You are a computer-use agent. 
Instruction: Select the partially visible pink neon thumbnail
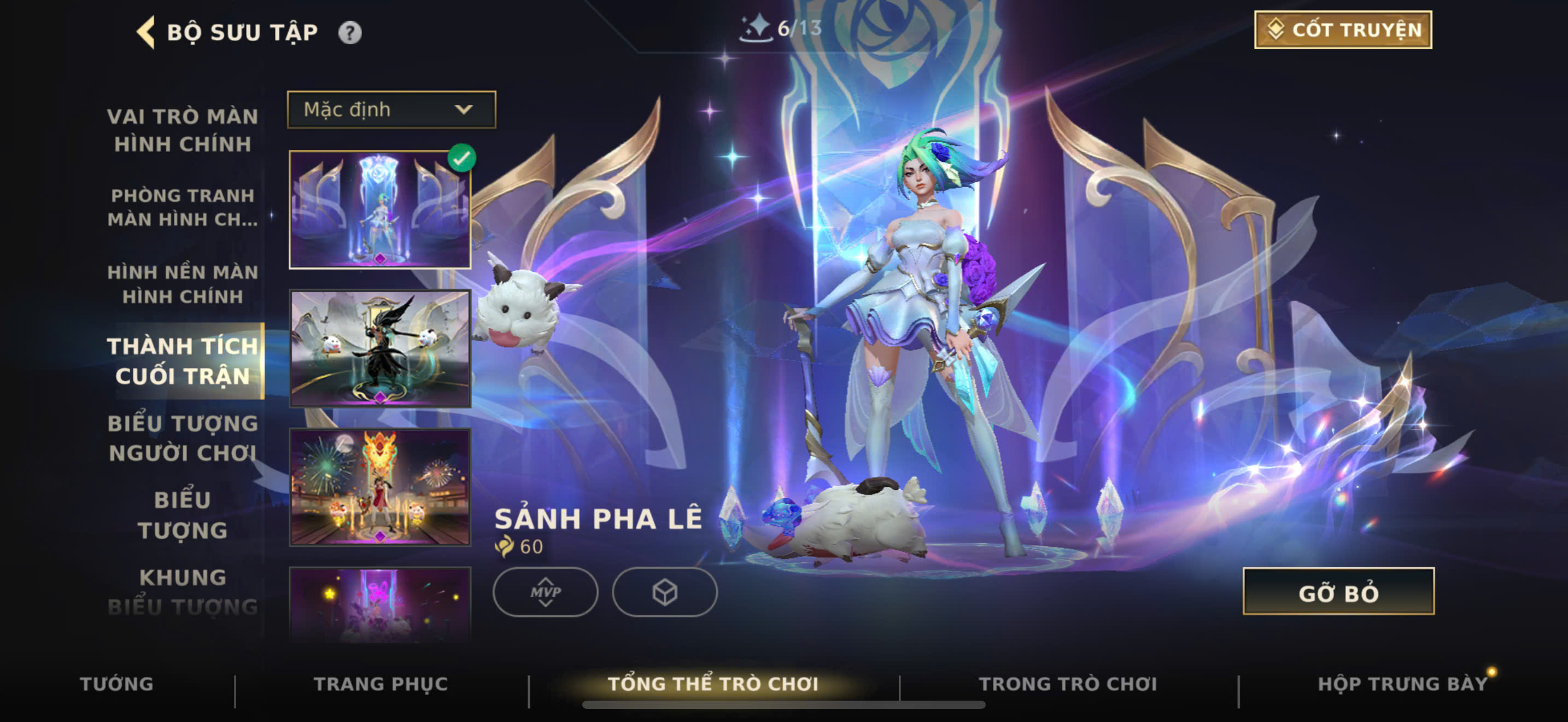click(380, 604)
